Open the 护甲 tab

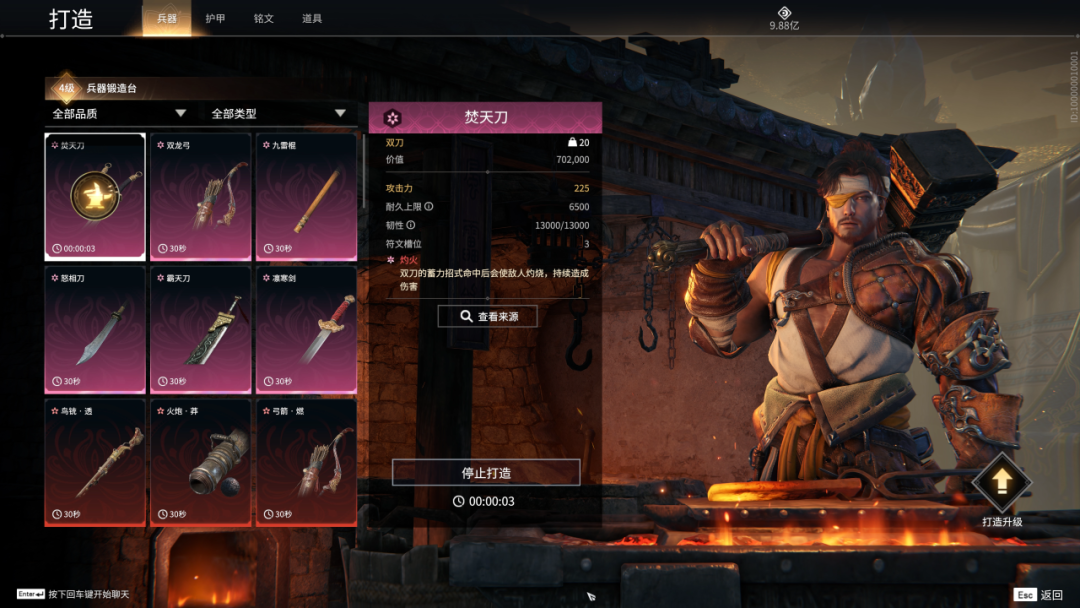point(215,19)
